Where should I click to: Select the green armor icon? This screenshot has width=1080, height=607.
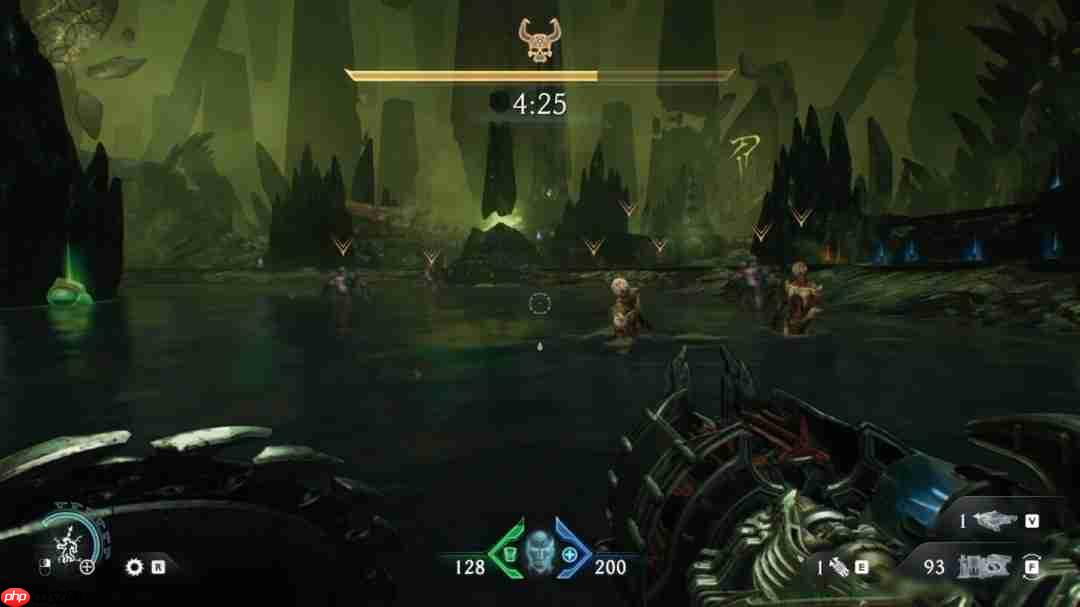coord(509,554)
